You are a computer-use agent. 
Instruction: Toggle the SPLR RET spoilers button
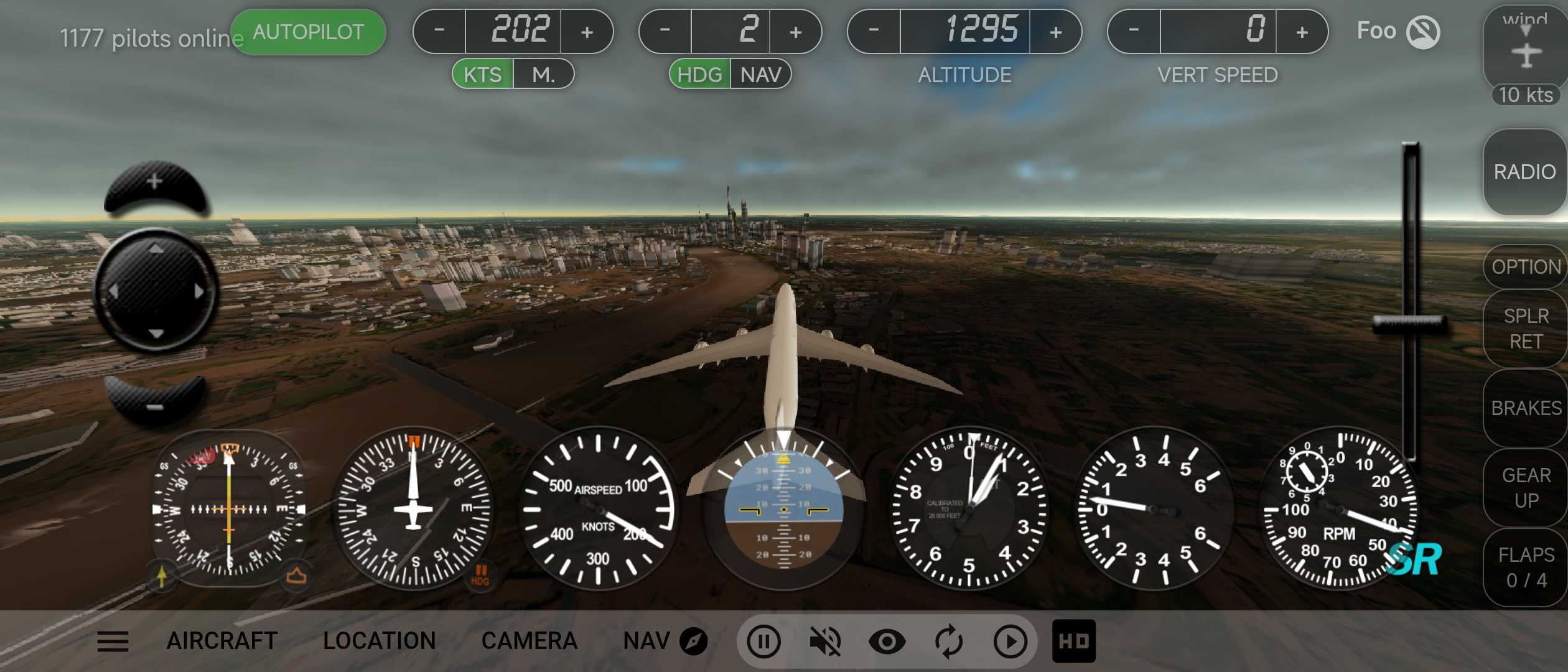click(1526, 329)
